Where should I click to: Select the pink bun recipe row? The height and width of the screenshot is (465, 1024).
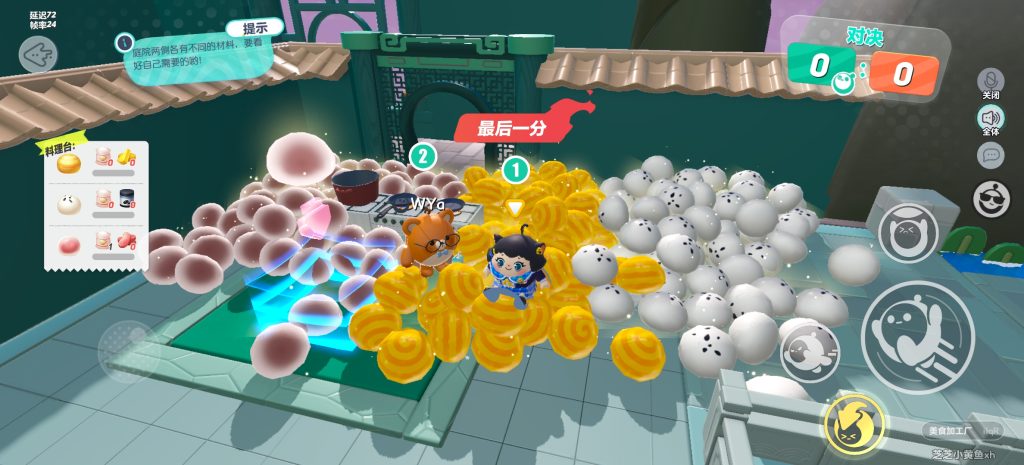pyautogui.click(x=96, y=243)
